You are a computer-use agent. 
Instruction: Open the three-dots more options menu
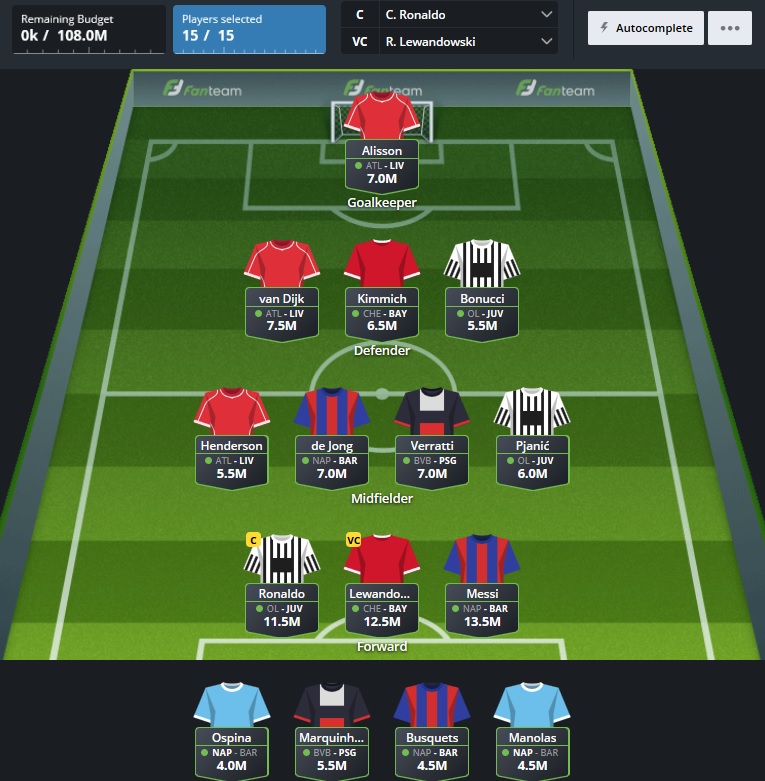point(729,28)
